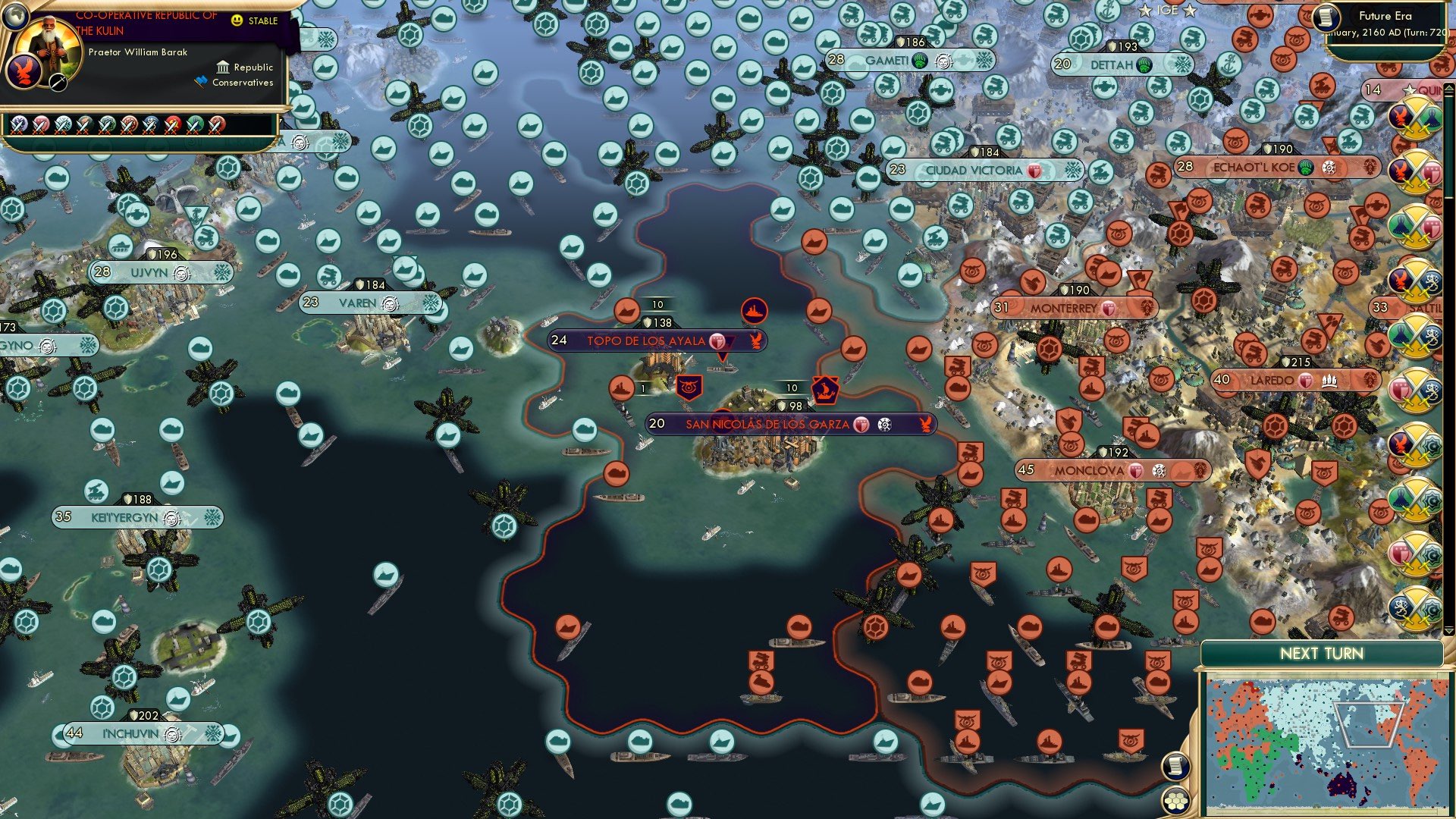Select the Monterrey city banner

pyautogui.click(x=1062, y=308)
